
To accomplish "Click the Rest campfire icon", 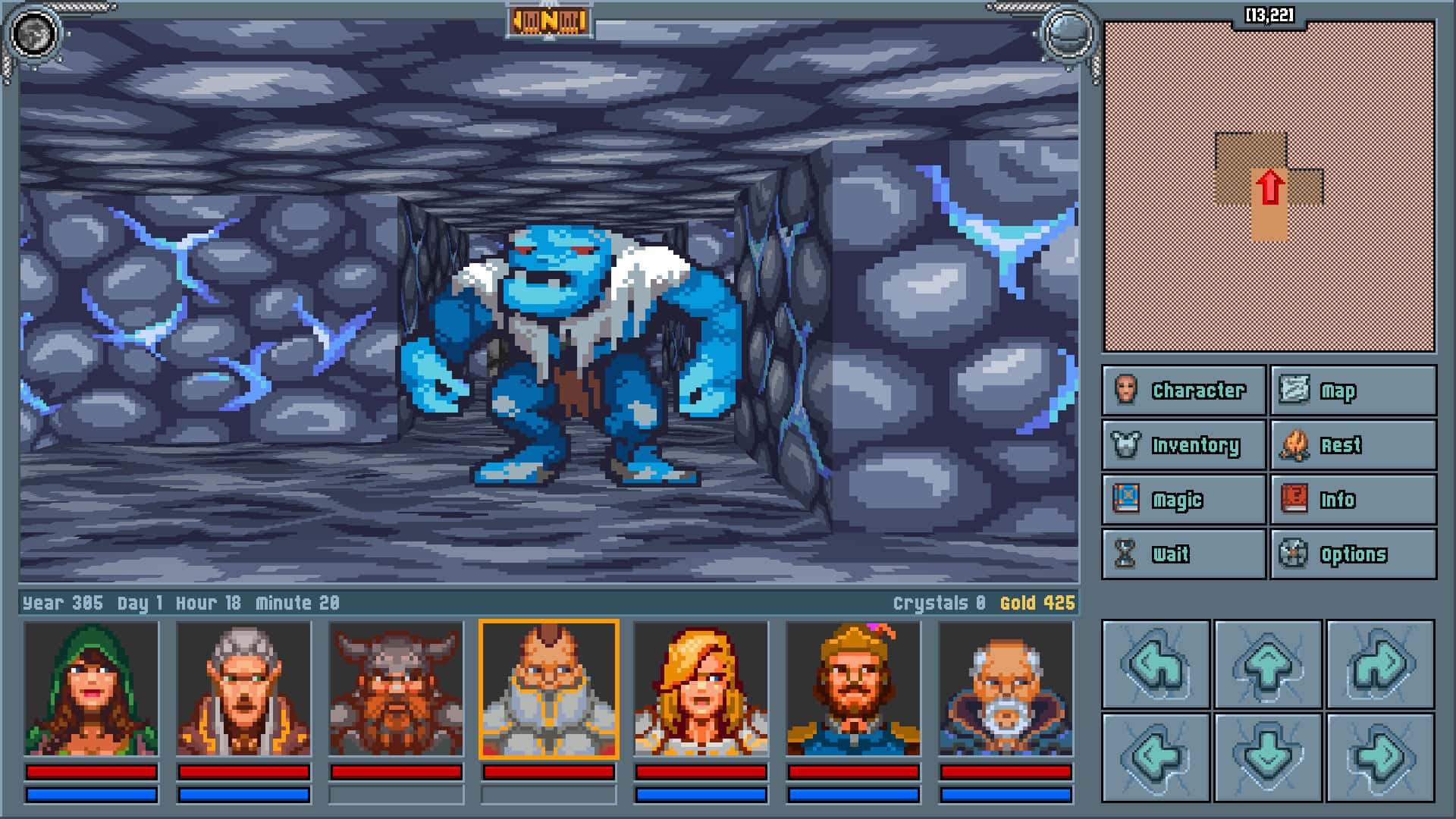I will [x=1294, y=445].
